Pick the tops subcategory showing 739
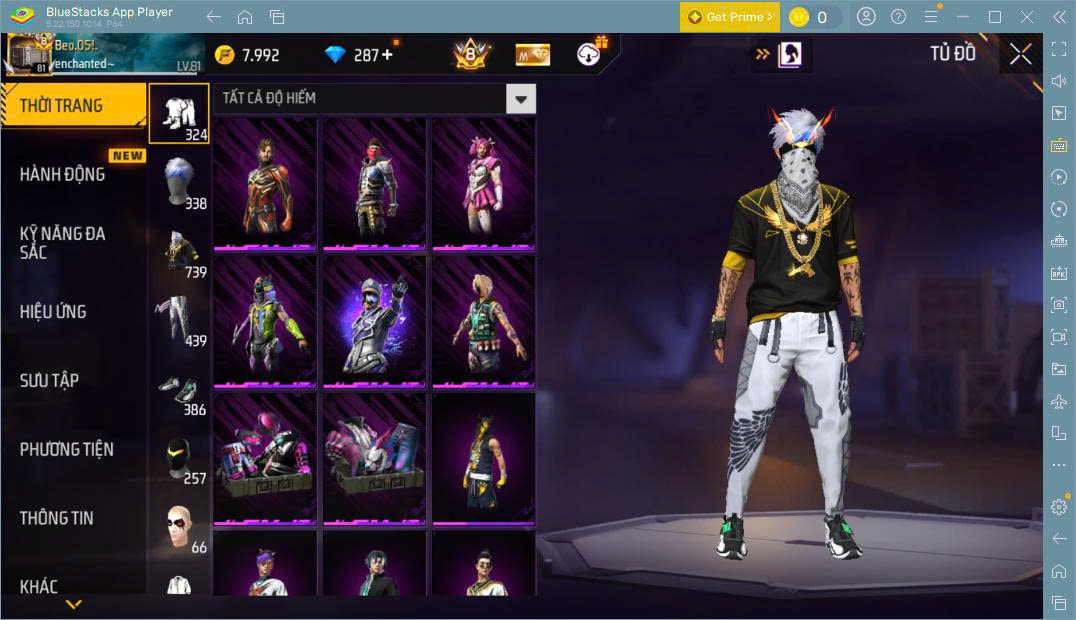 click(180, 250)
